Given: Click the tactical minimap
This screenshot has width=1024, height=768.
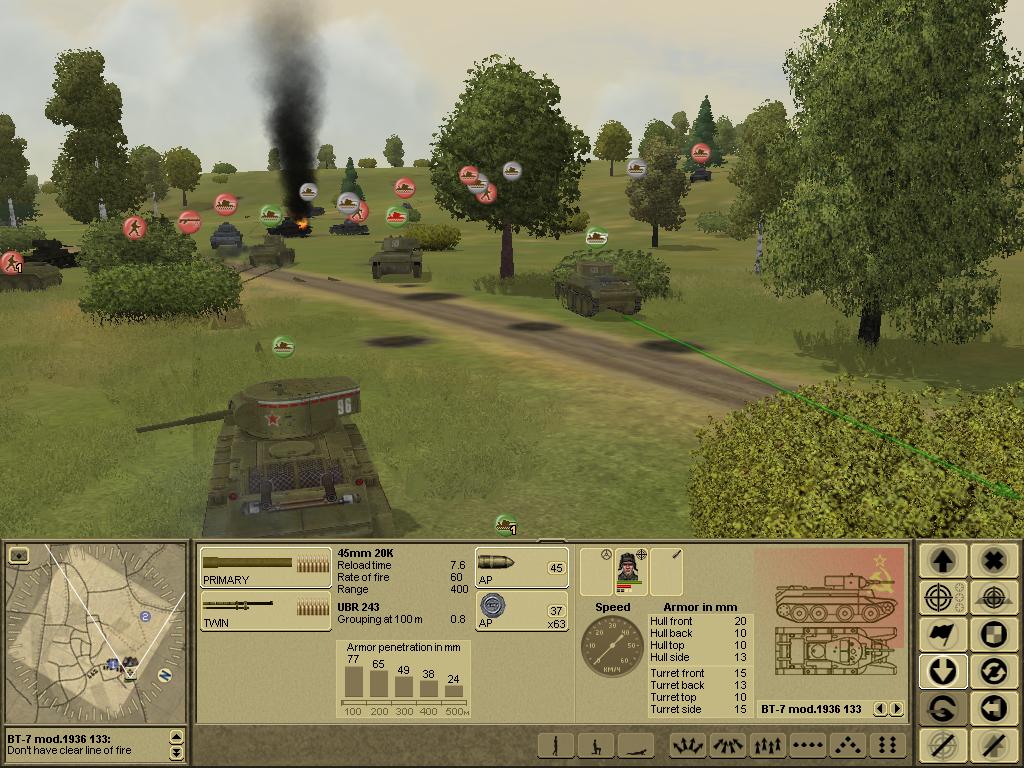Looking at the screenshot, I should 96,640.
